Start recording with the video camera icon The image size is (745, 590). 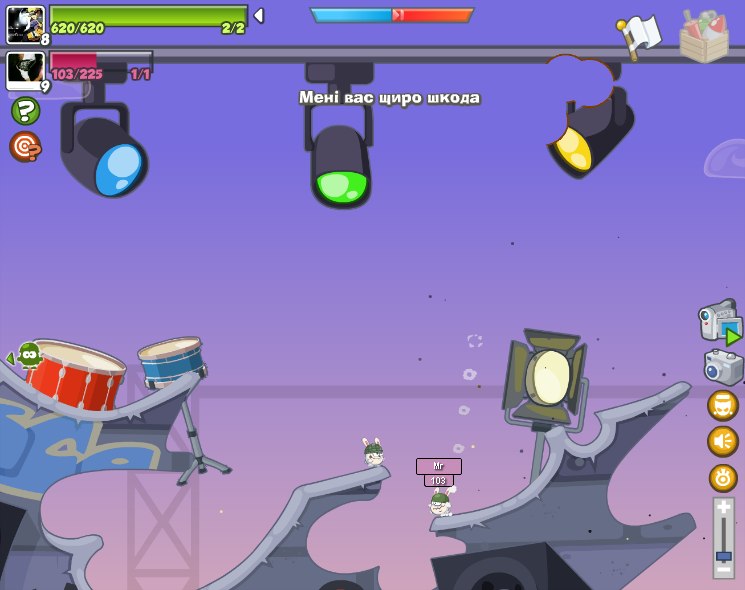(720, 322)
